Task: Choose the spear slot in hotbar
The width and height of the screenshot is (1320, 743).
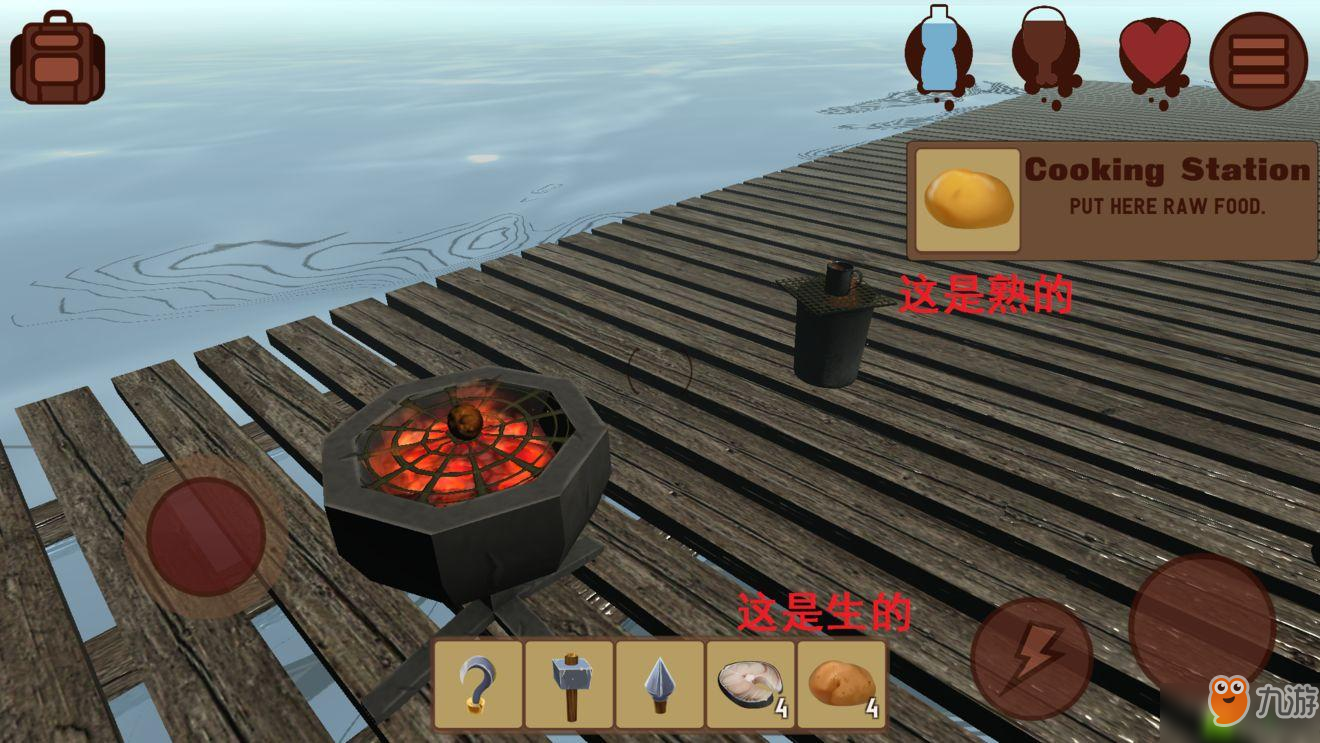Action: click(x=659, y=684)
